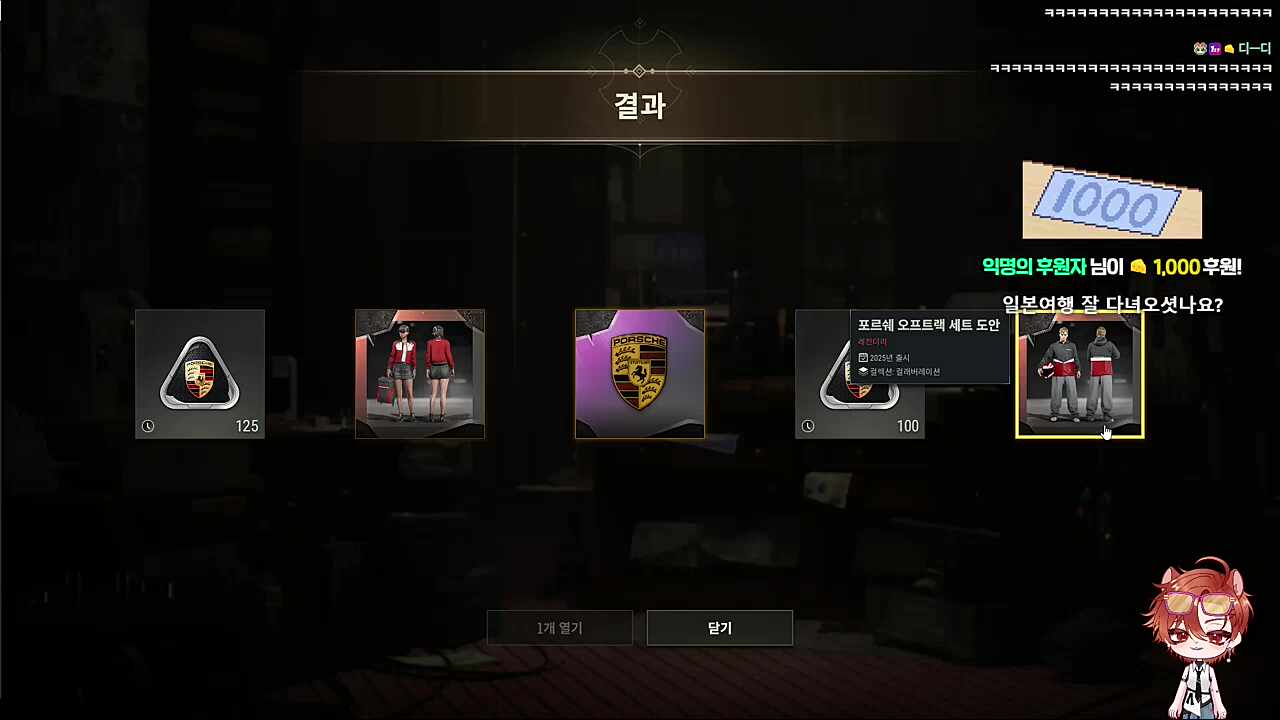Select the Porsche triangle crest reward icon

point(199,374)
